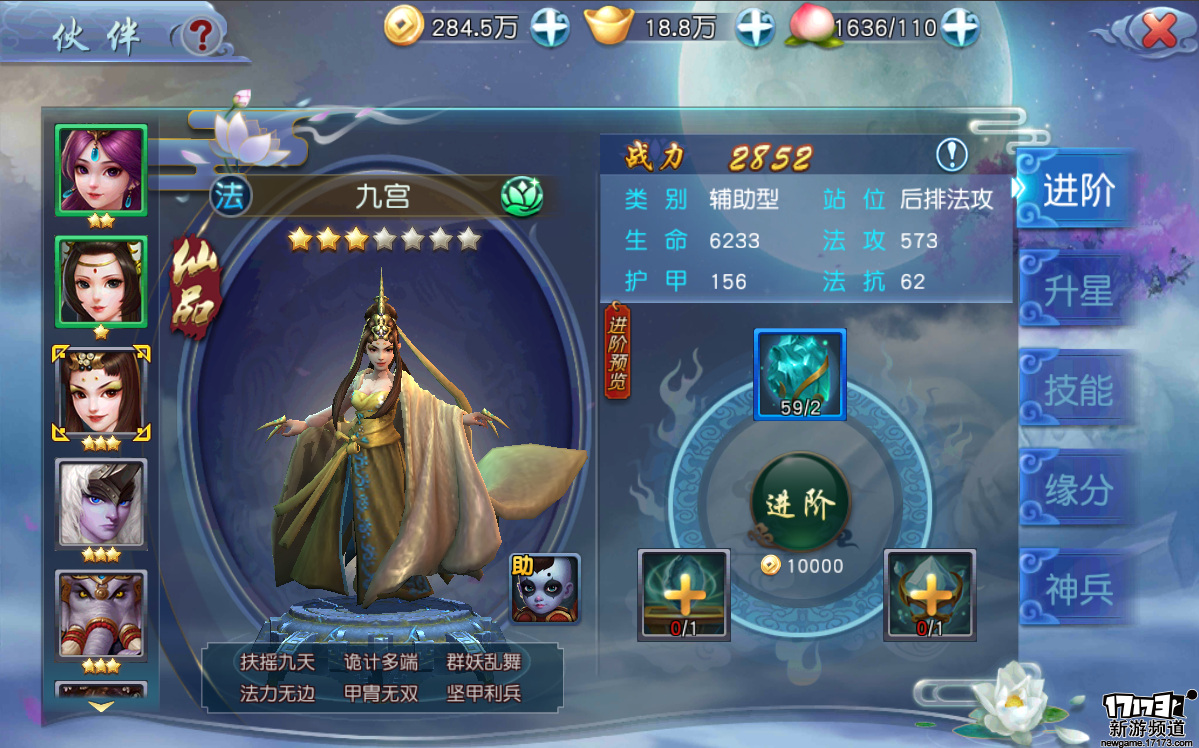
Task: Add more copper coins with the plus button
Action: coord(549,27)
